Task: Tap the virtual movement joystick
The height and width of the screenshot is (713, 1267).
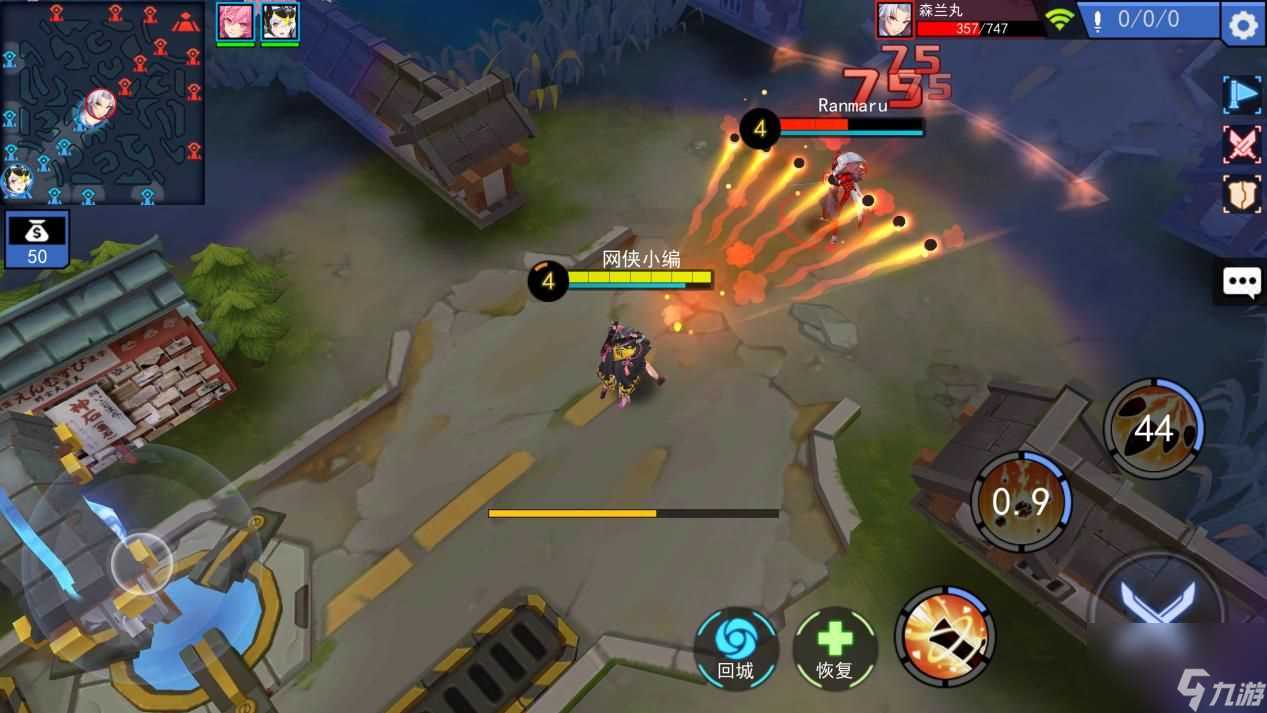Action: 141,564
